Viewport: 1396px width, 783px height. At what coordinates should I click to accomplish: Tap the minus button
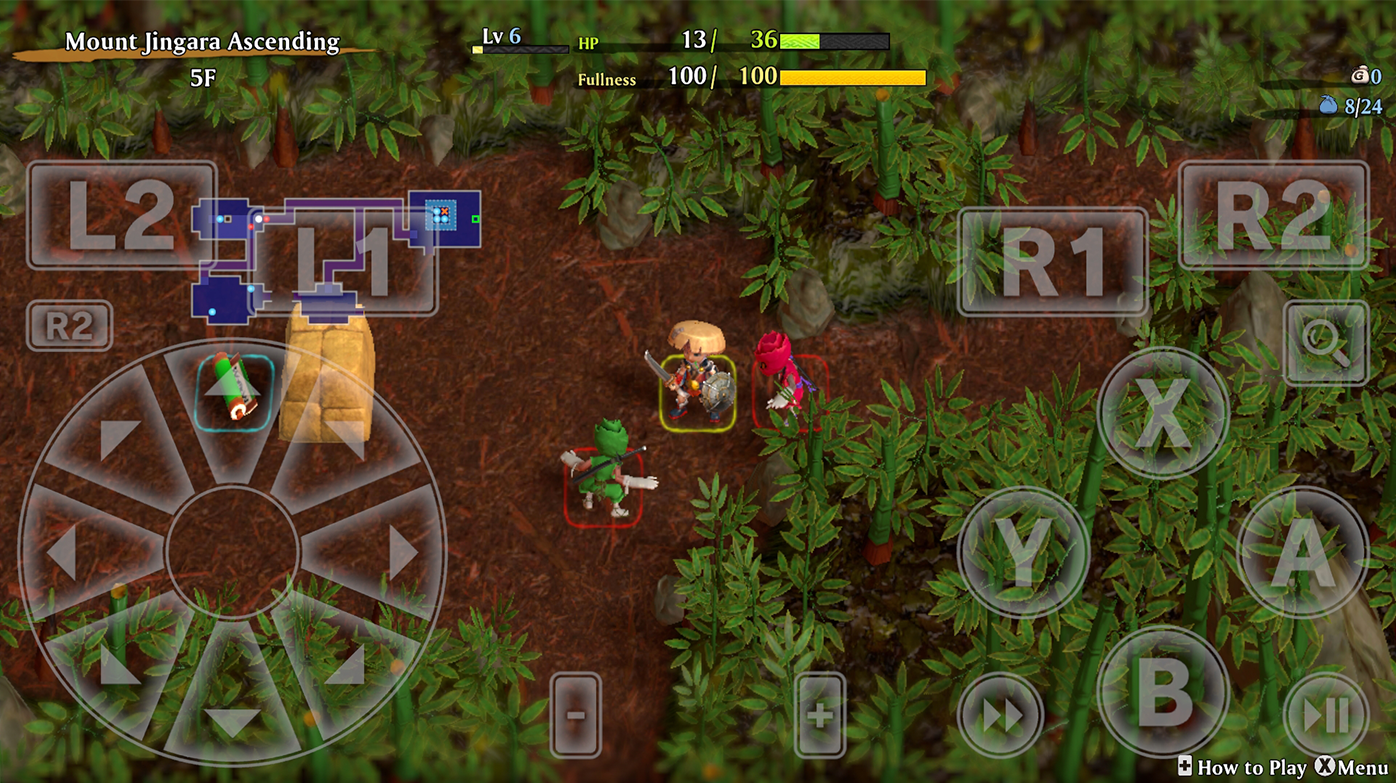point(576,715)
